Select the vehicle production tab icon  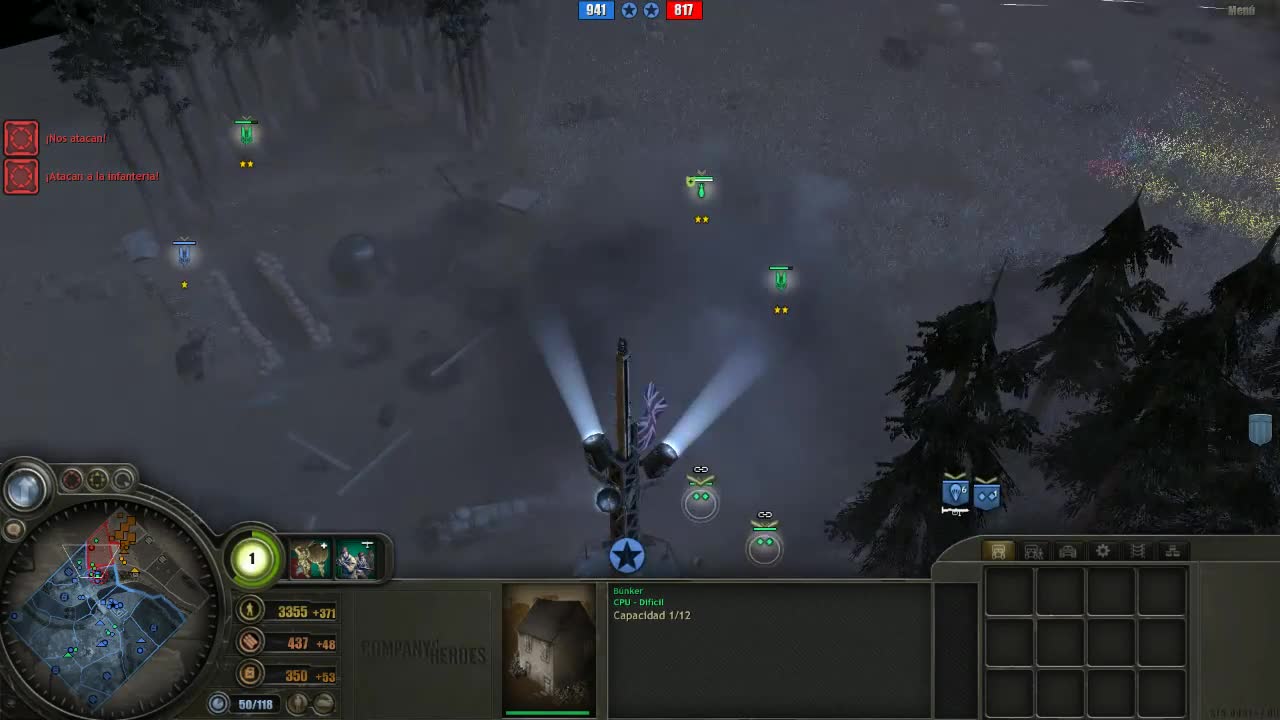[1069, 550]
